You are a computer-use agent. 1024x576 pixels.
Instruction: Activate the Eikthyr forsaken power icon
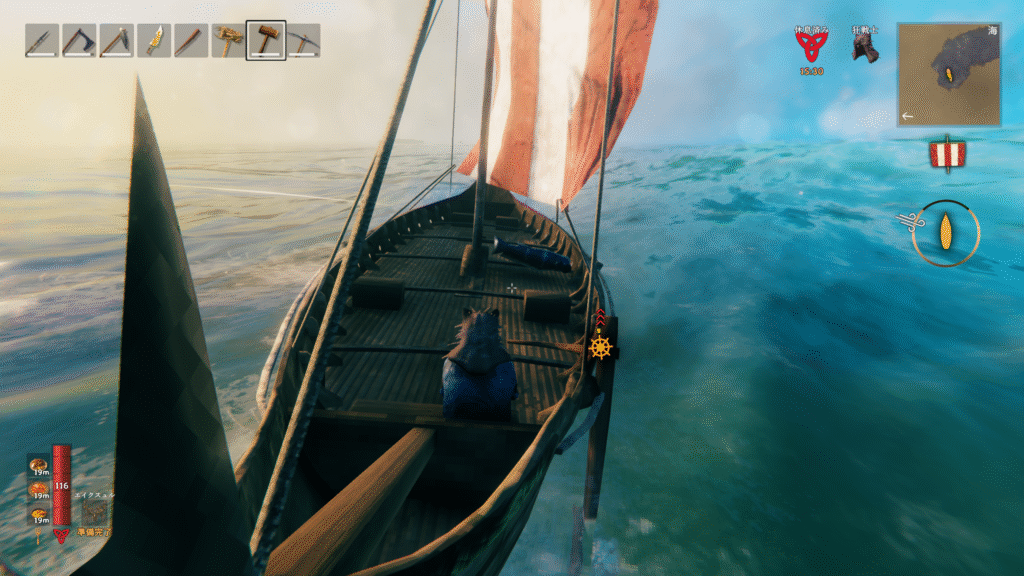(x=95, y=513)
